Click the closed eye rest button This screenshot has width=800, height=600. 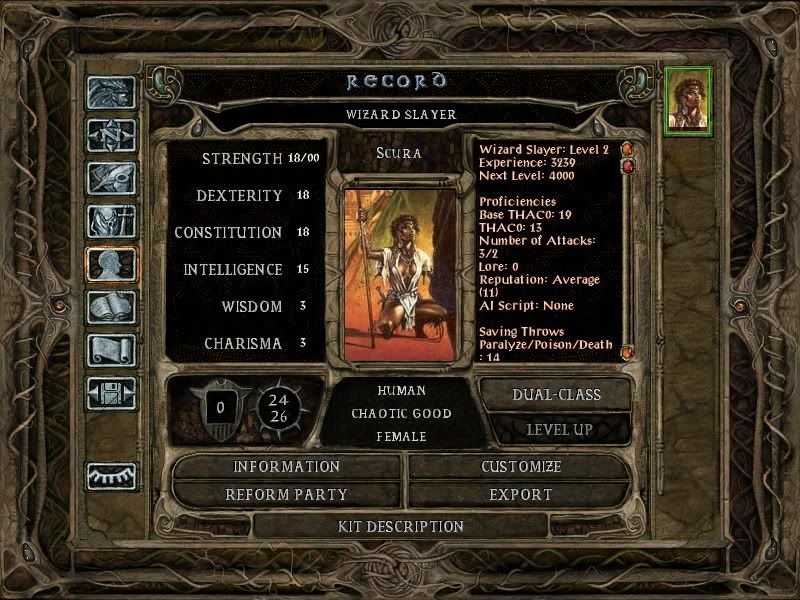[111, 476]
